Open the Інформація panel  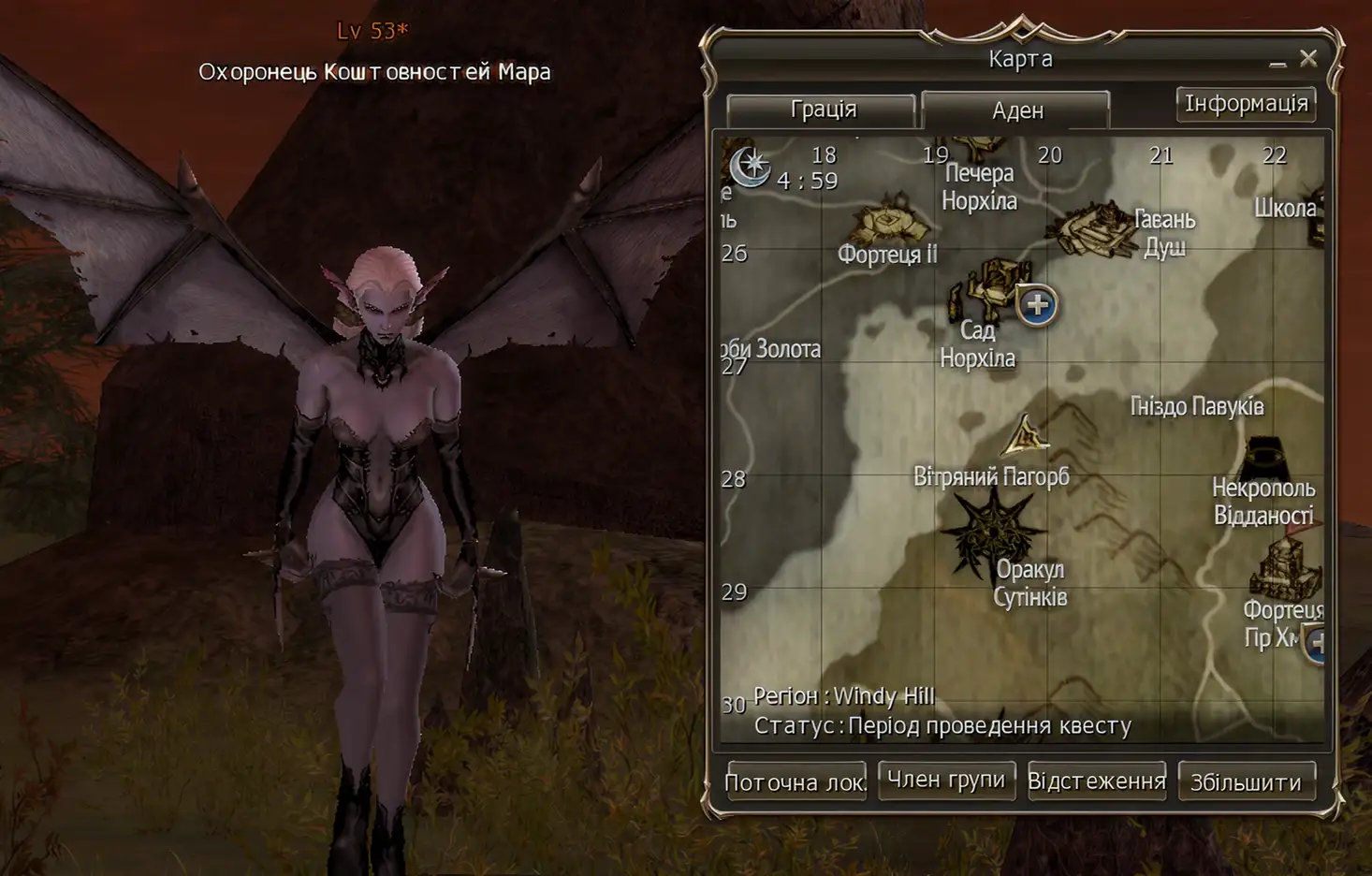(x=1248, y=103)
